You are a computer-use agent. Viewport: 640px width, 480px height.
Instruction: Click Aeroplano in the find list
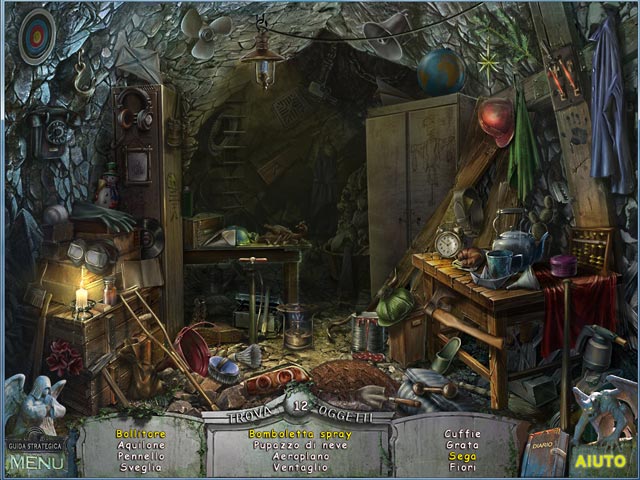click(x=300, y=457)
